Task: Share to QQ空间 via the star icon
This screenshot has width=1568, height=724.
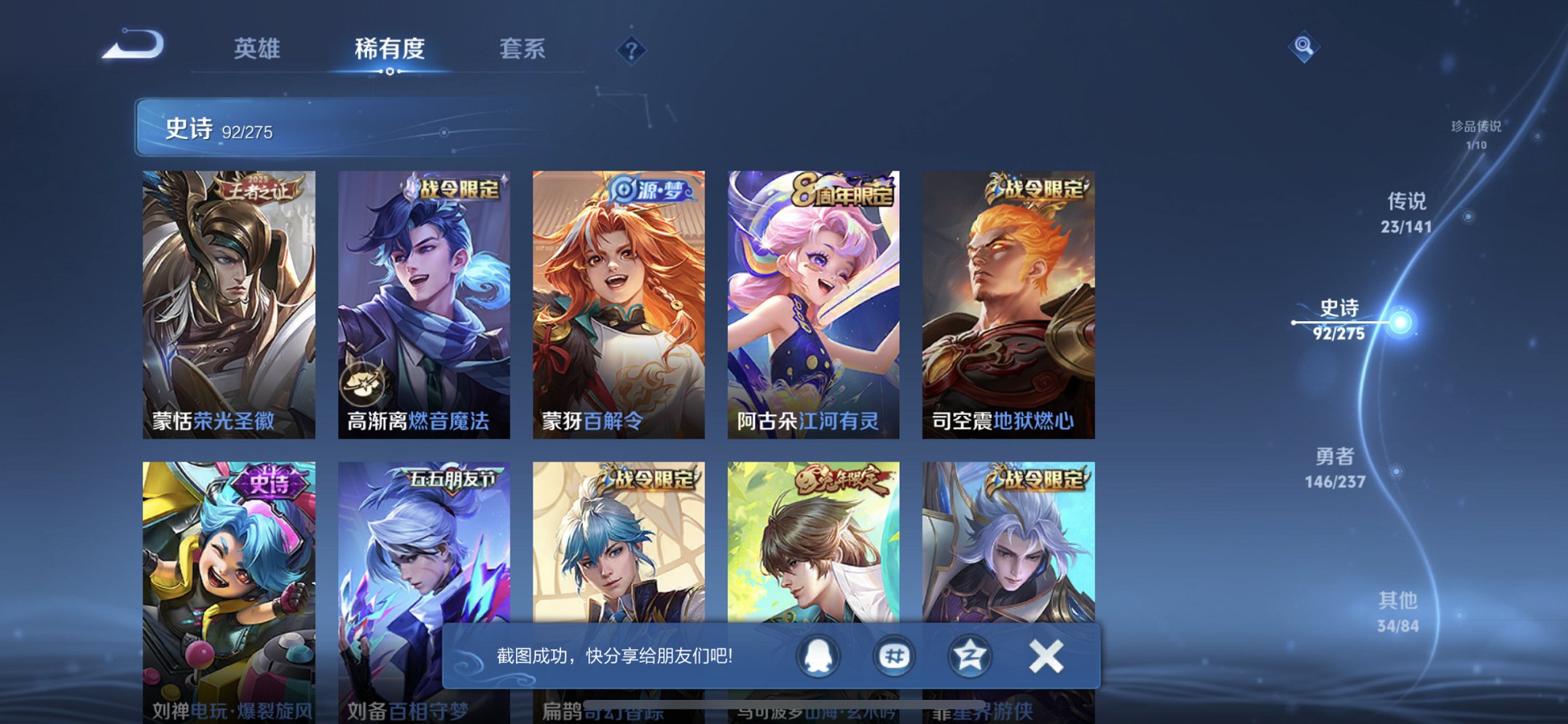Action: [969, 655]
